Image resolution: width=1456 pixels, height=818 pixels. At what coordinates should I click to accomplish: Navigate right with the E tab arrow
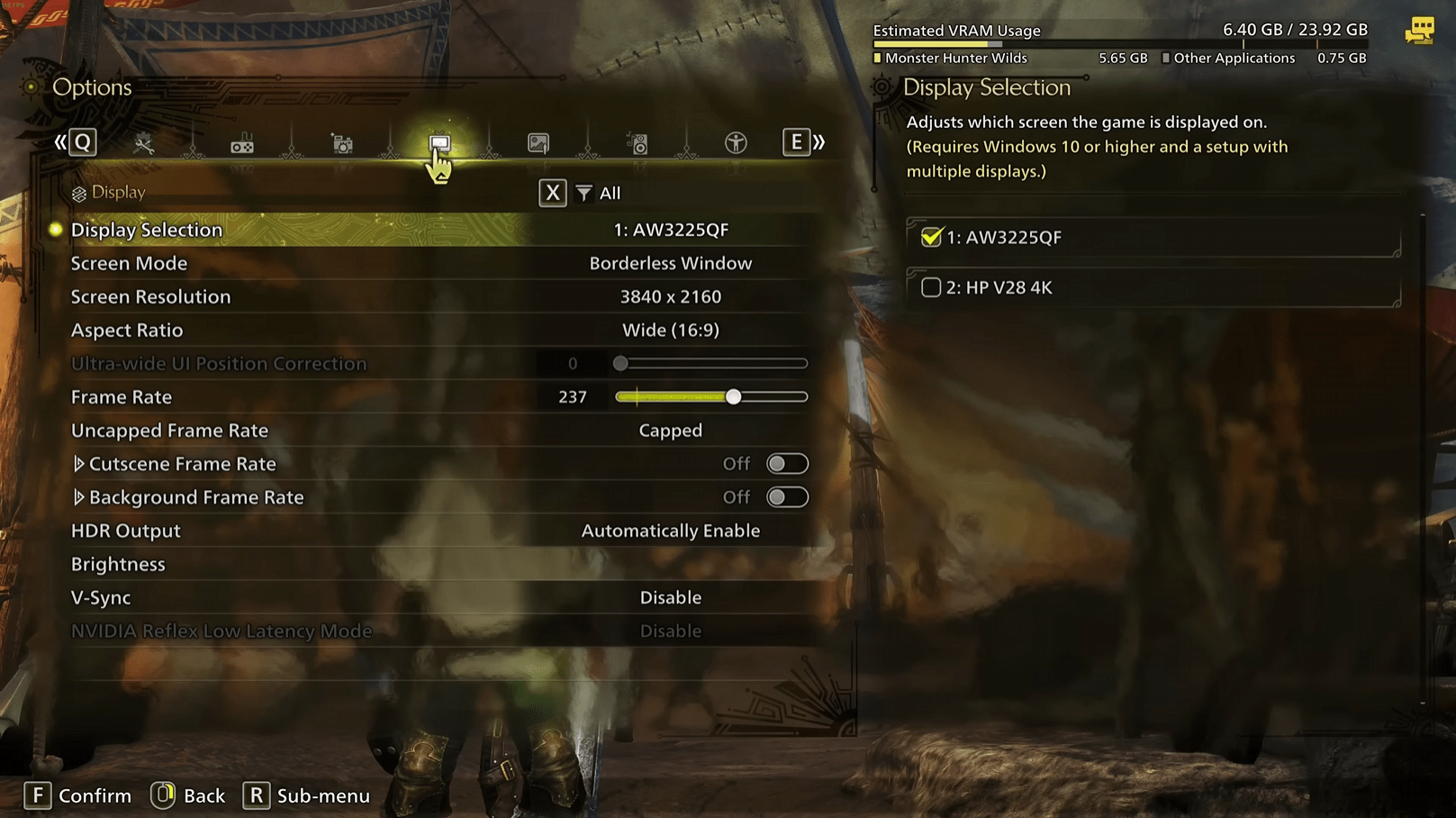click(x=795, y=141)
